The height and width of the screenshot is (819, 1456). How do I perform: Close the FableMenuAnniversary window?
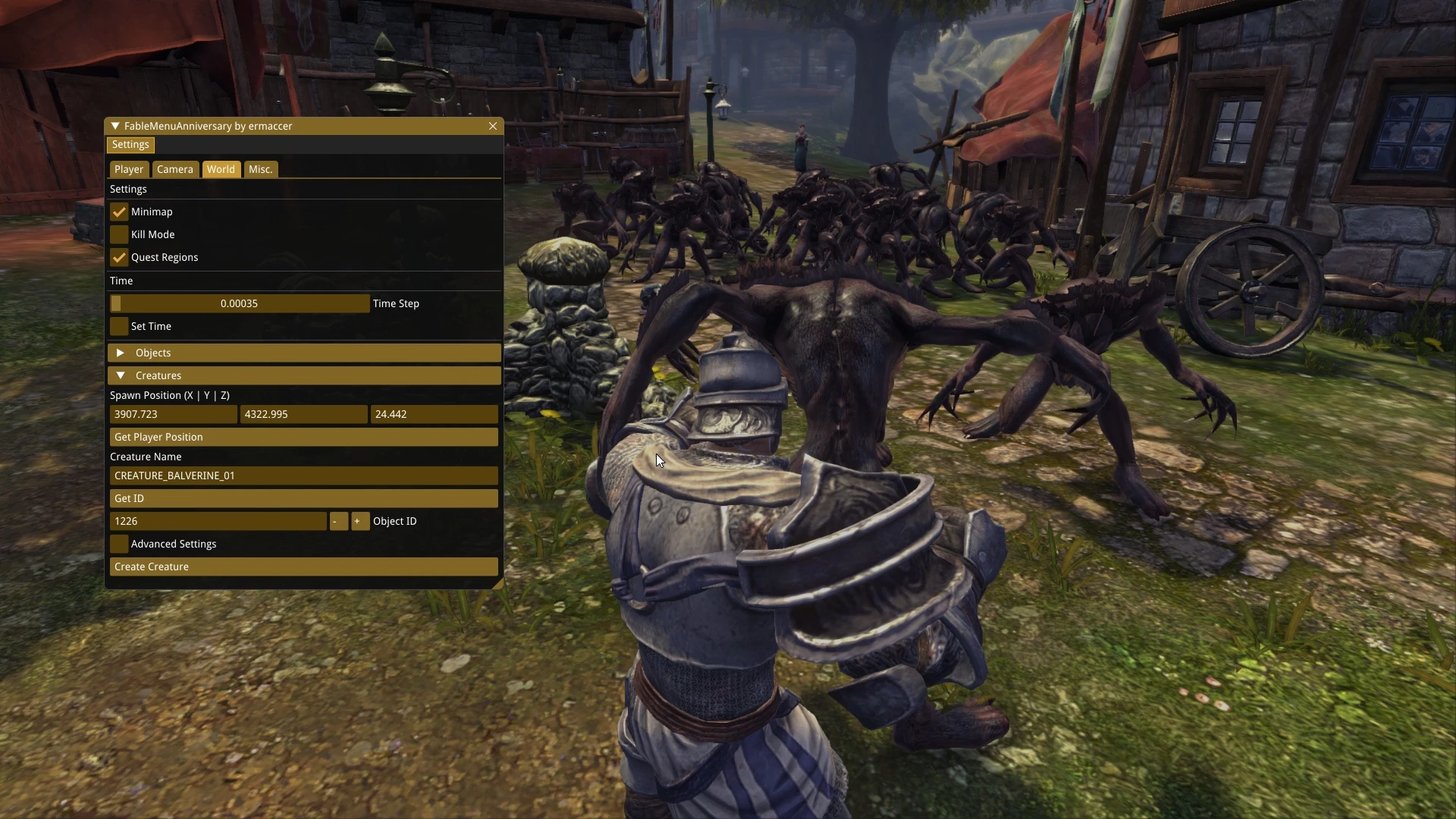click(x=493, y=126)
